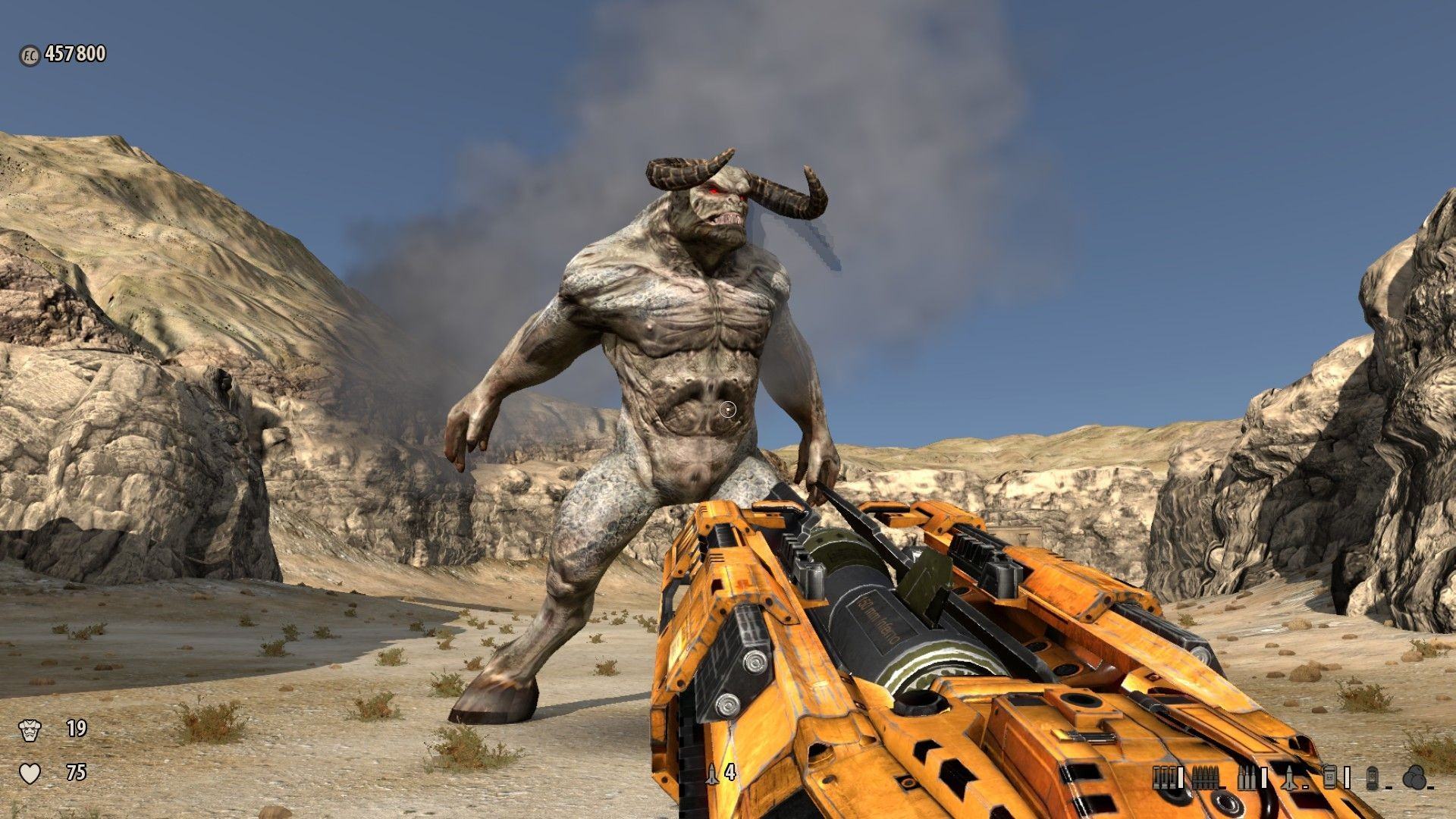Click the heart health icon
This screenshot has width=1456, height=819.
point(30,773)
